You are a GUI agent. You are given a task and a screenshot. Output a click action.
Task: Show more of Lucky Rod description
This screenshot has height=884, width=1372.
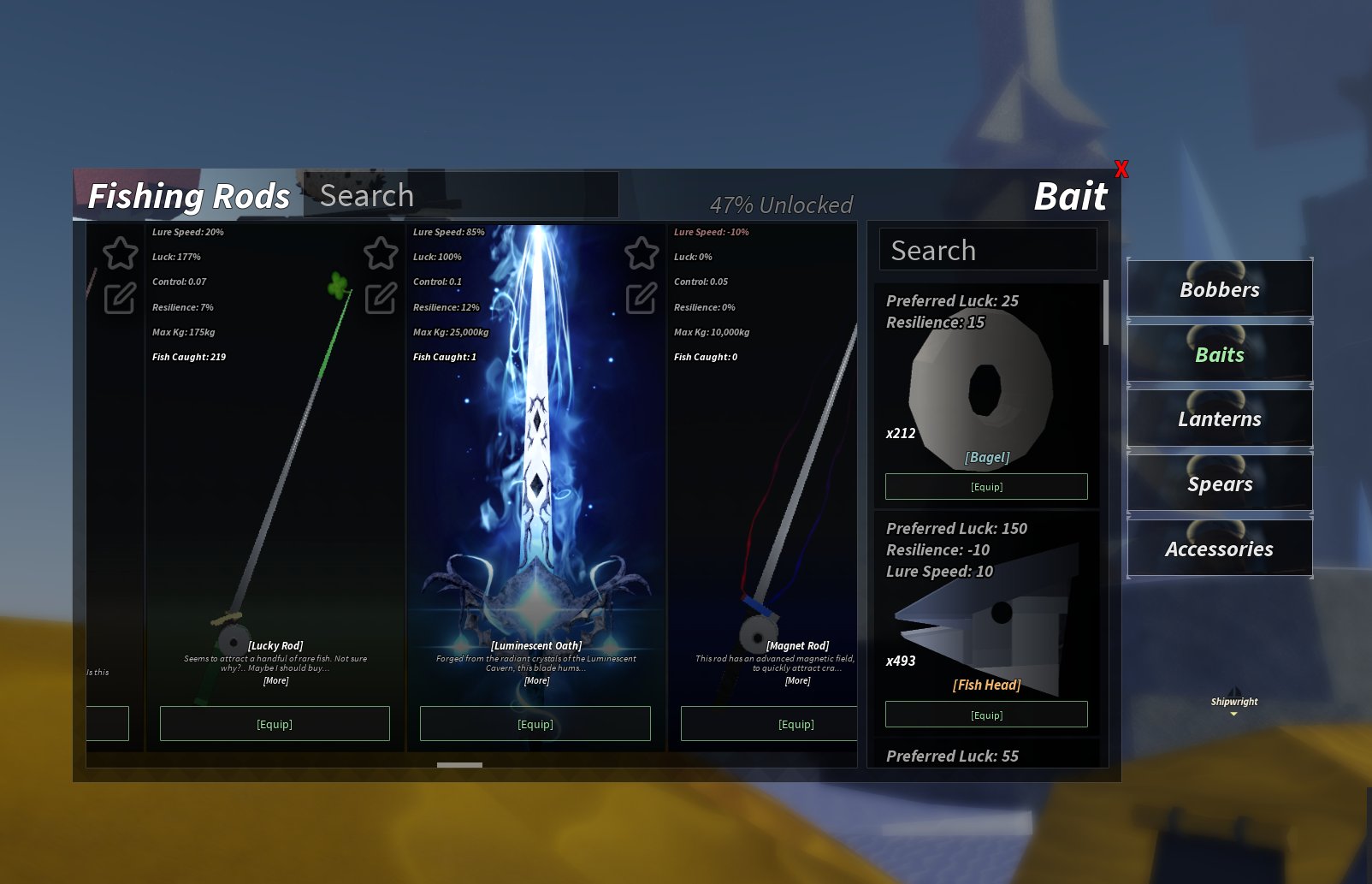click(276, 681)
